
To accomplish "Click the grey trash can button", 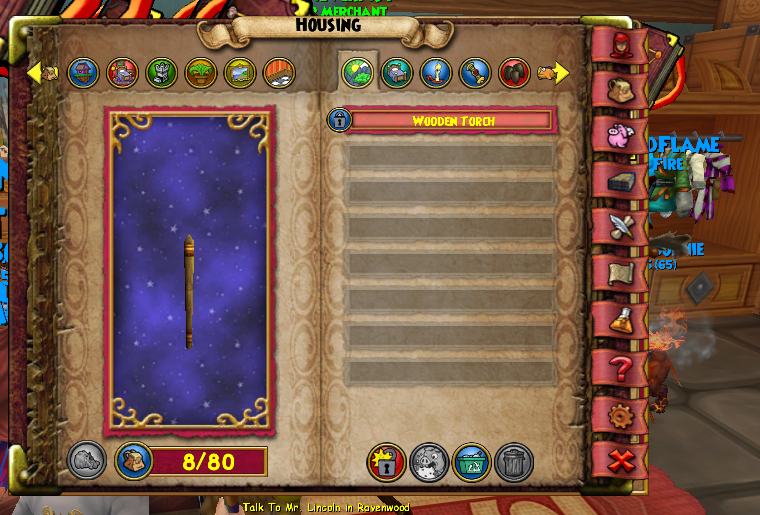I will [x=513, y=462].
